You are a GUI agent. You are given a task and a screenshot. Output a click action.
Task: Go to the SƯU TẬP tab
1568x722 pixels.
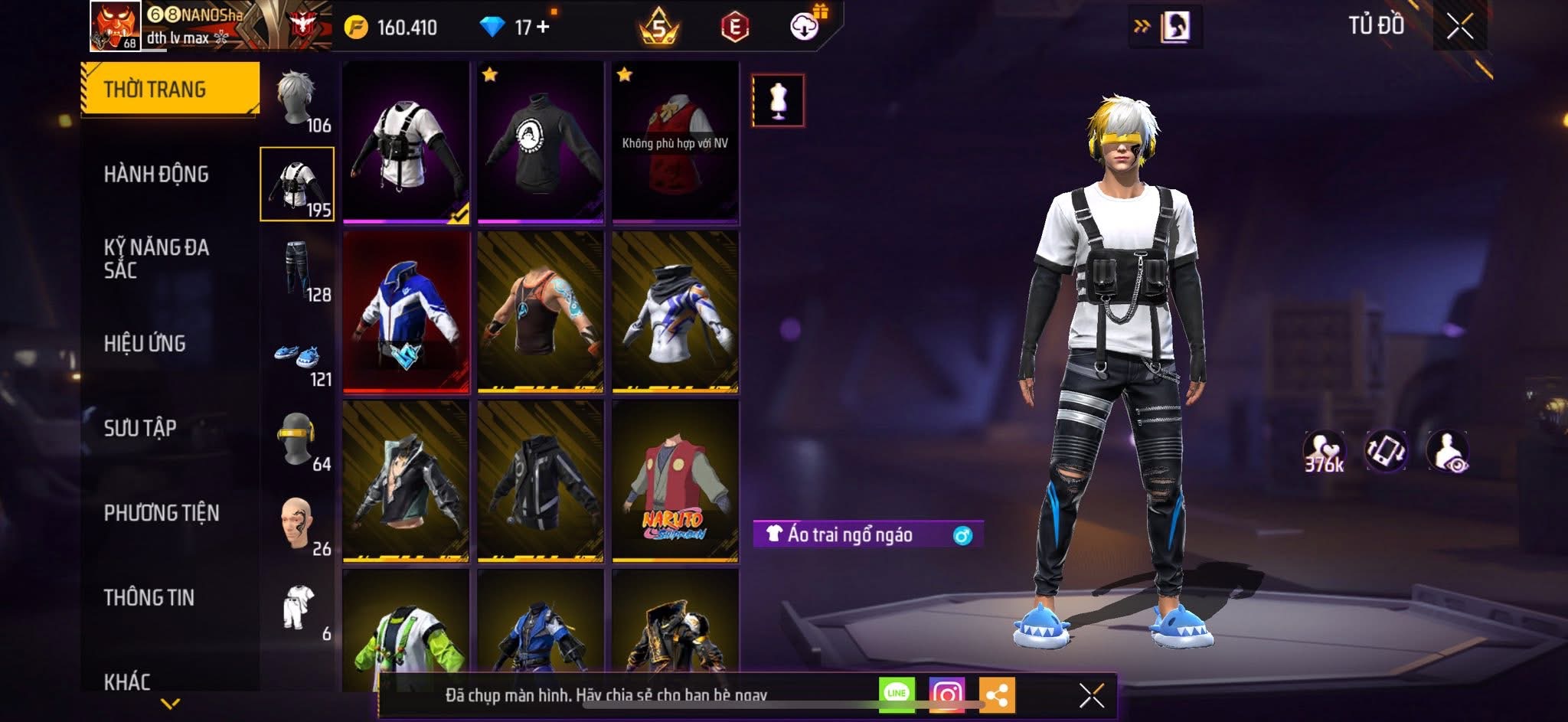140,428
